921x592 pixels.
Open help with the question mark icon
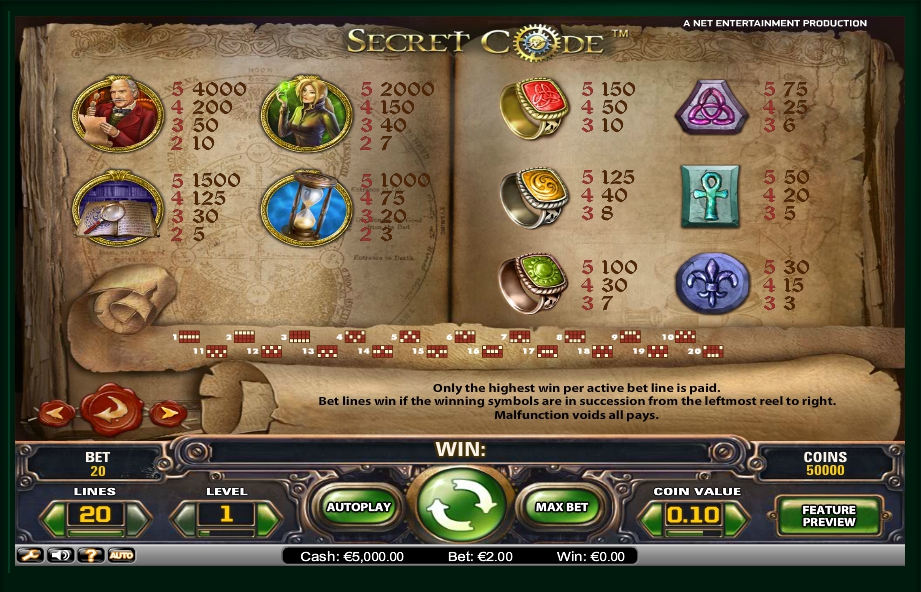click(x=91, y=555)
